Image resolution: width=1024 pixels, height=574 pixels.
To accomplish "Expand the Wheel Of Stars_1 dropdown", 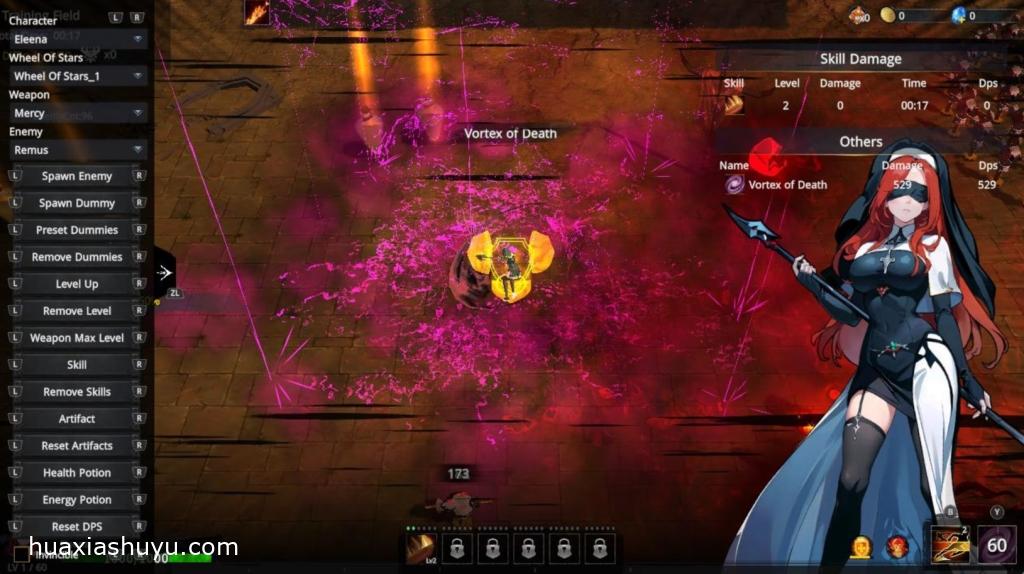I will [77, 76].
